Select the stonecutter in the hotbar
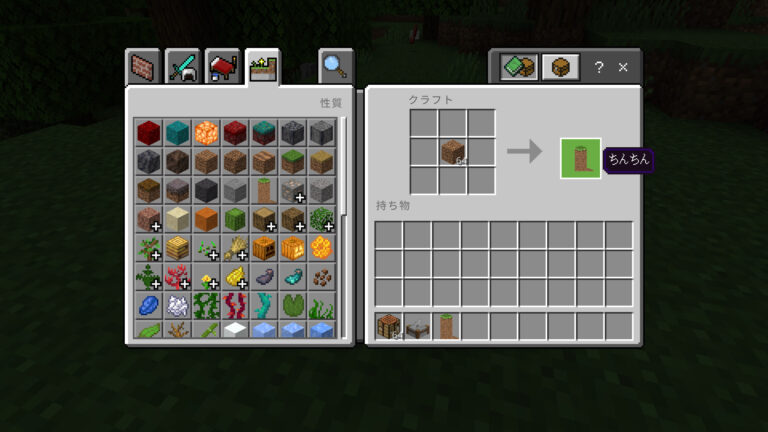Image resolution: width=768 pixels, height=432 pixels. point(418,326)
